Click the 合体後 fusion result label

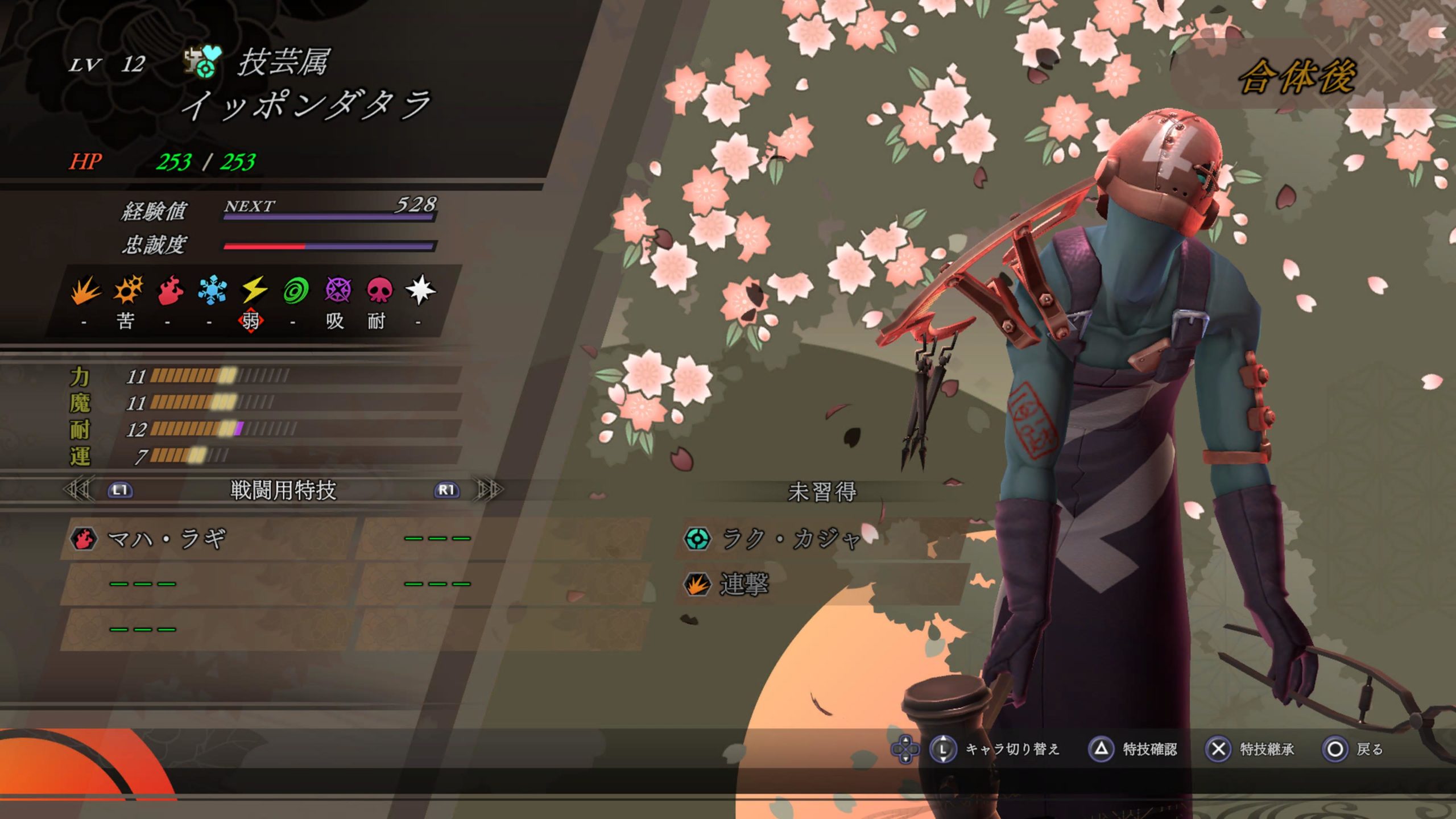tap(1298, 77)
